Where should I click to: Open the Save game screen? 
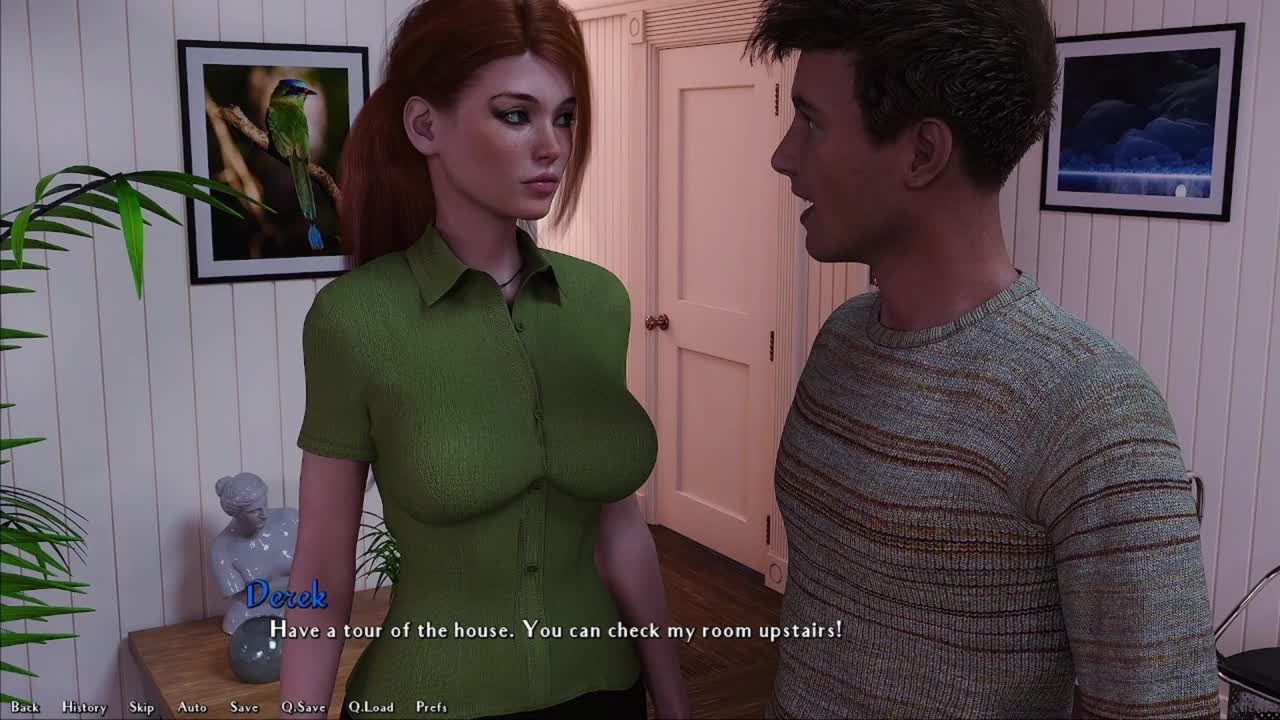pyautogui.click(x=244, y=707)
